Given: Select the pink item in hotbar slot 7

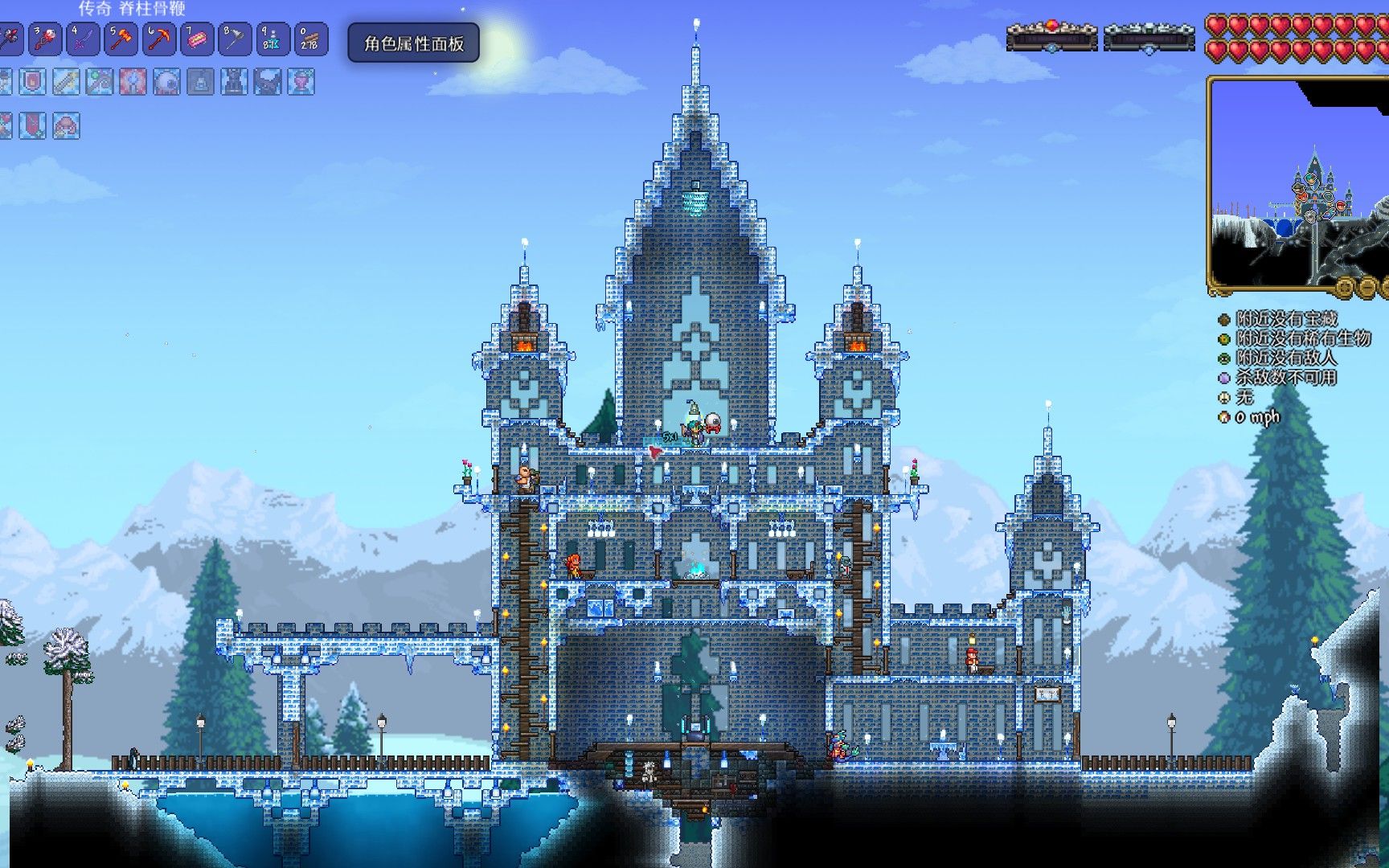Looking at the screenshot, I should [x=197, y=39].
